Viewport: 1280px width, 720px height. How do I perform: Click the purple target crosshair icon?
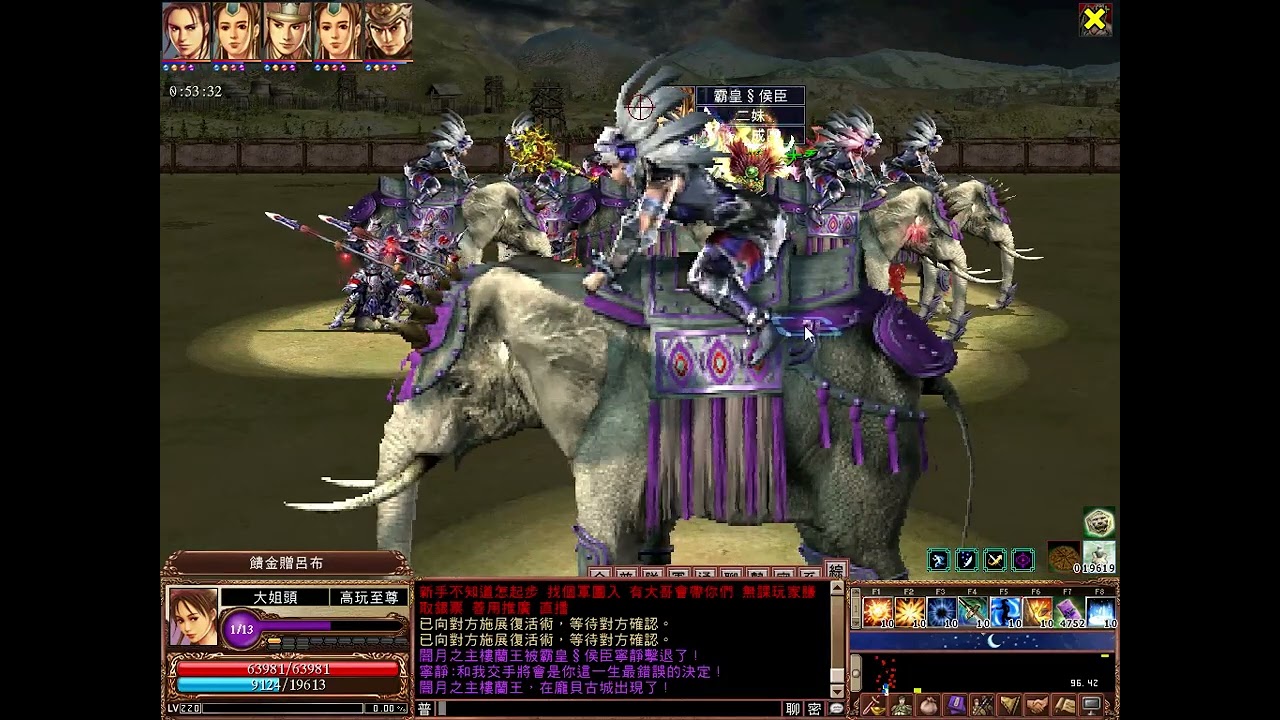coord(1023,560)
